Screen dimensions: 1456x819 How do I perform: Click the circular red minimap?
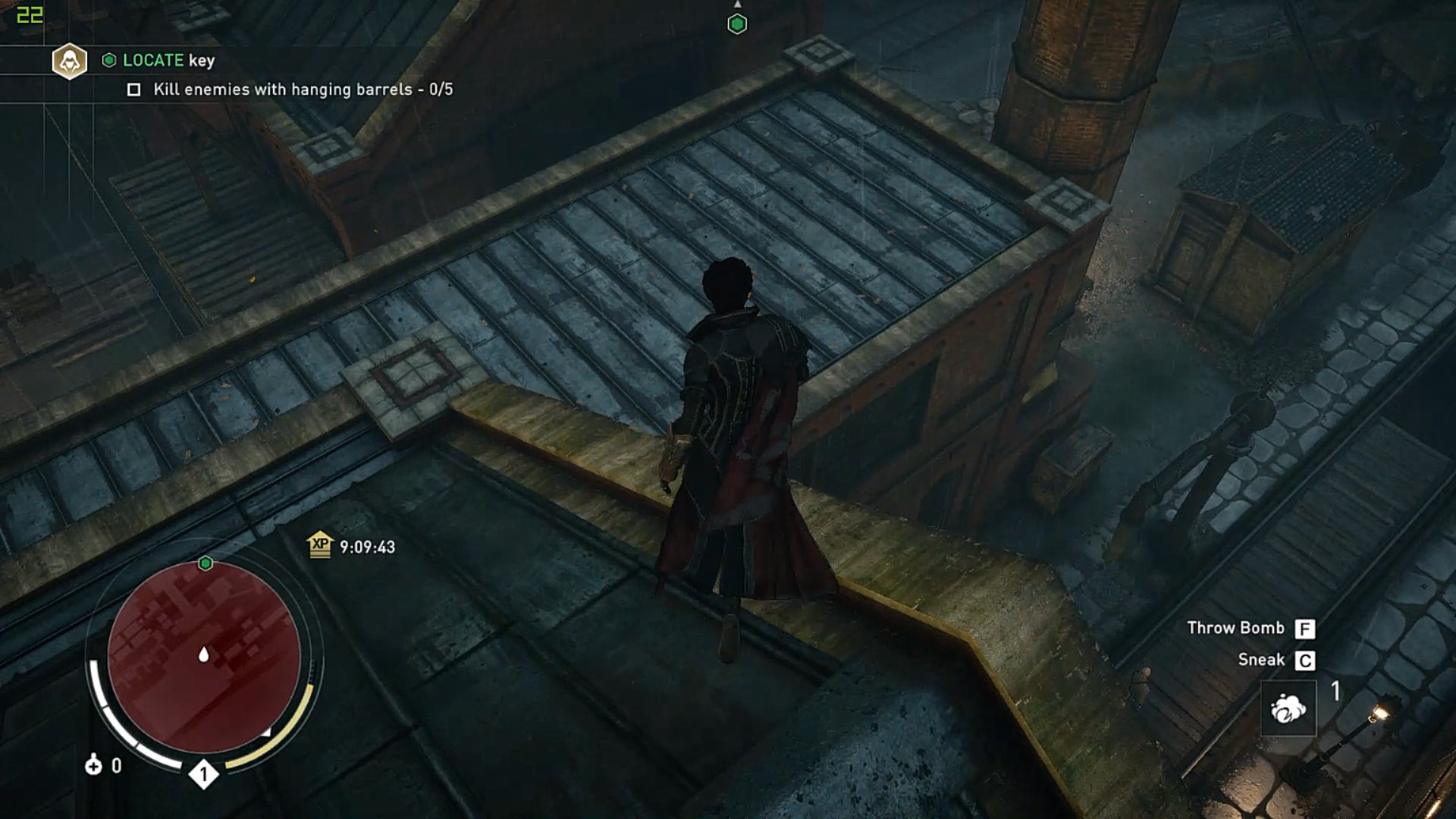[x=203, y=657]
